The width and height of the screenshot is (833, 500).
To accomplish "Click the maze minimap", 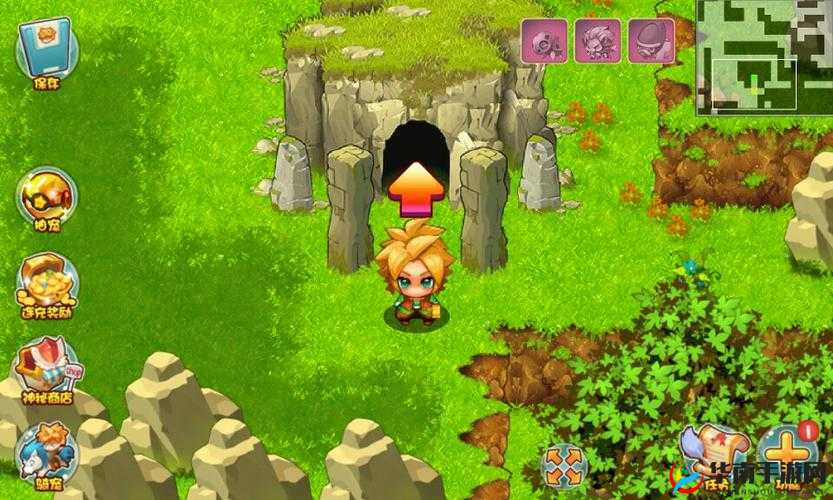I will coord(764,54).
